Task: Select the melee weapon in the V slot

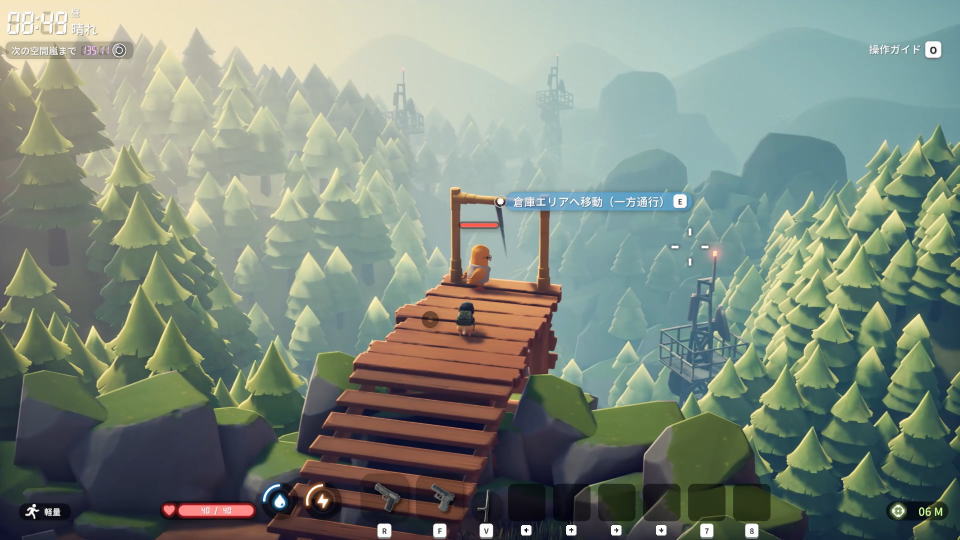Action: (x=486, y=503)
